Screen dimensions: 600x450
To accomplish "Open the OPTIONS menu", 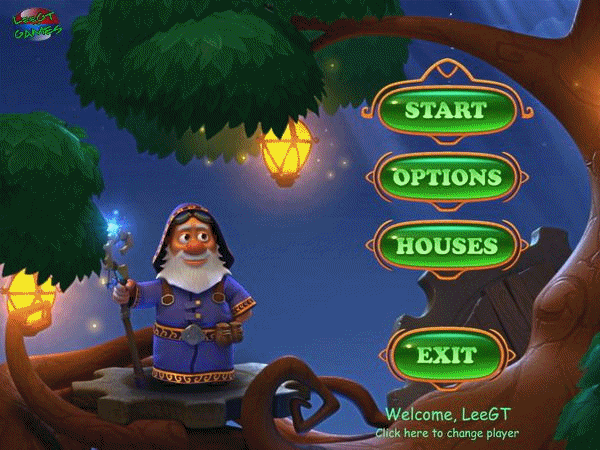I will point(446,177).
